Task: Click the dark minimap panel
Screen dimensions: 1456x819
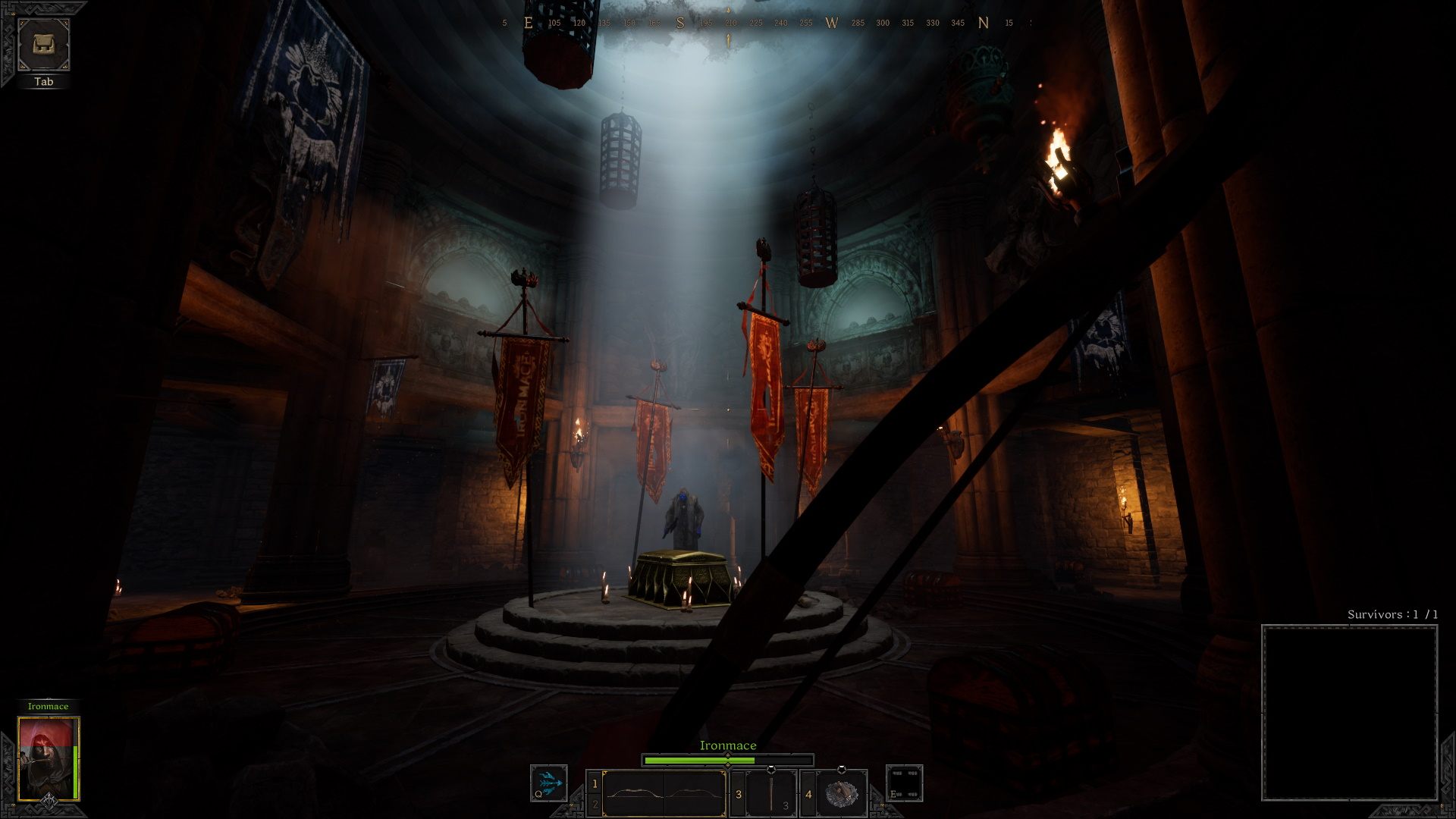Action: pyautogui.click(x=1349, y=712)
